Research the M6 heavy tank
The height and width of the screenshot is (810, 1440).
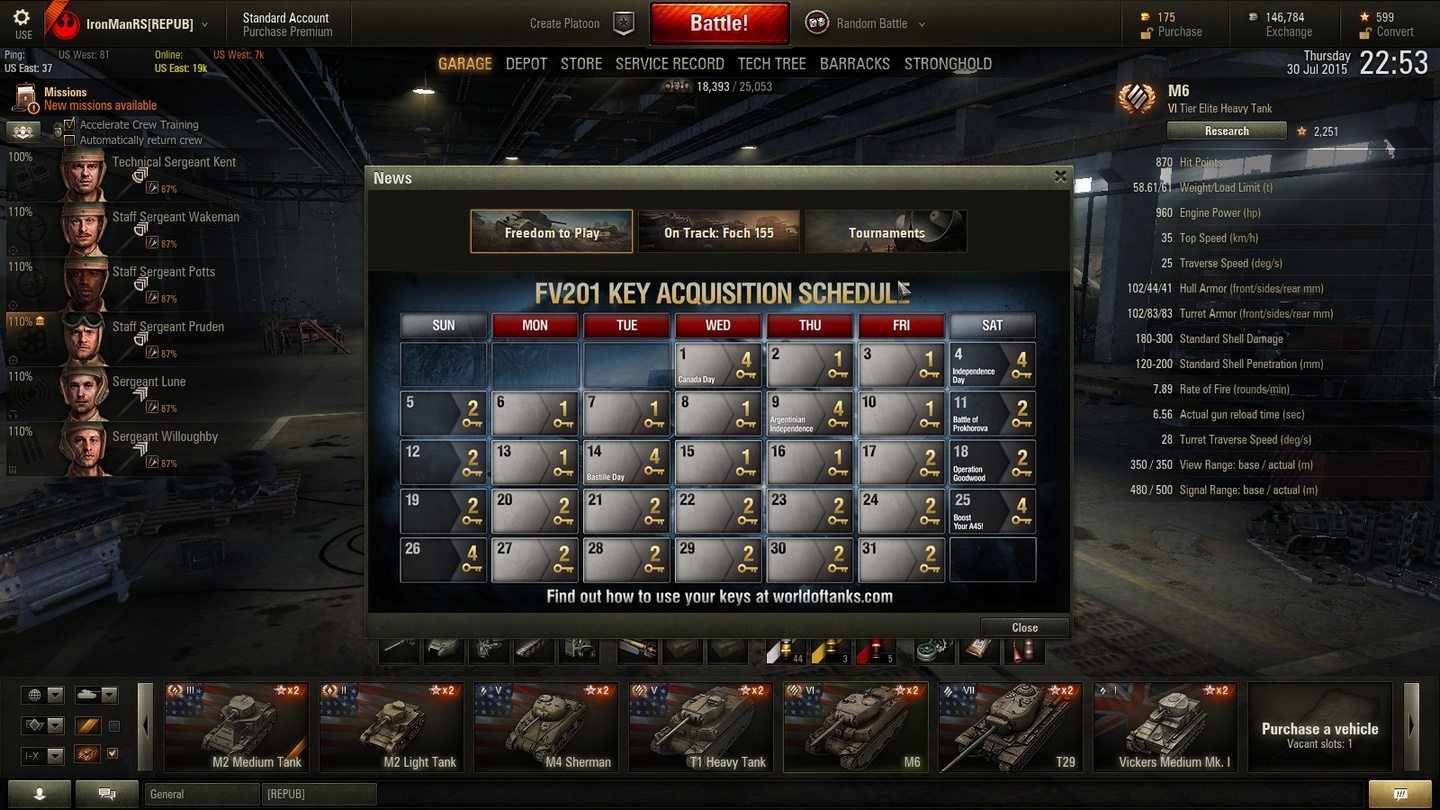click(x=1226, y=131)
